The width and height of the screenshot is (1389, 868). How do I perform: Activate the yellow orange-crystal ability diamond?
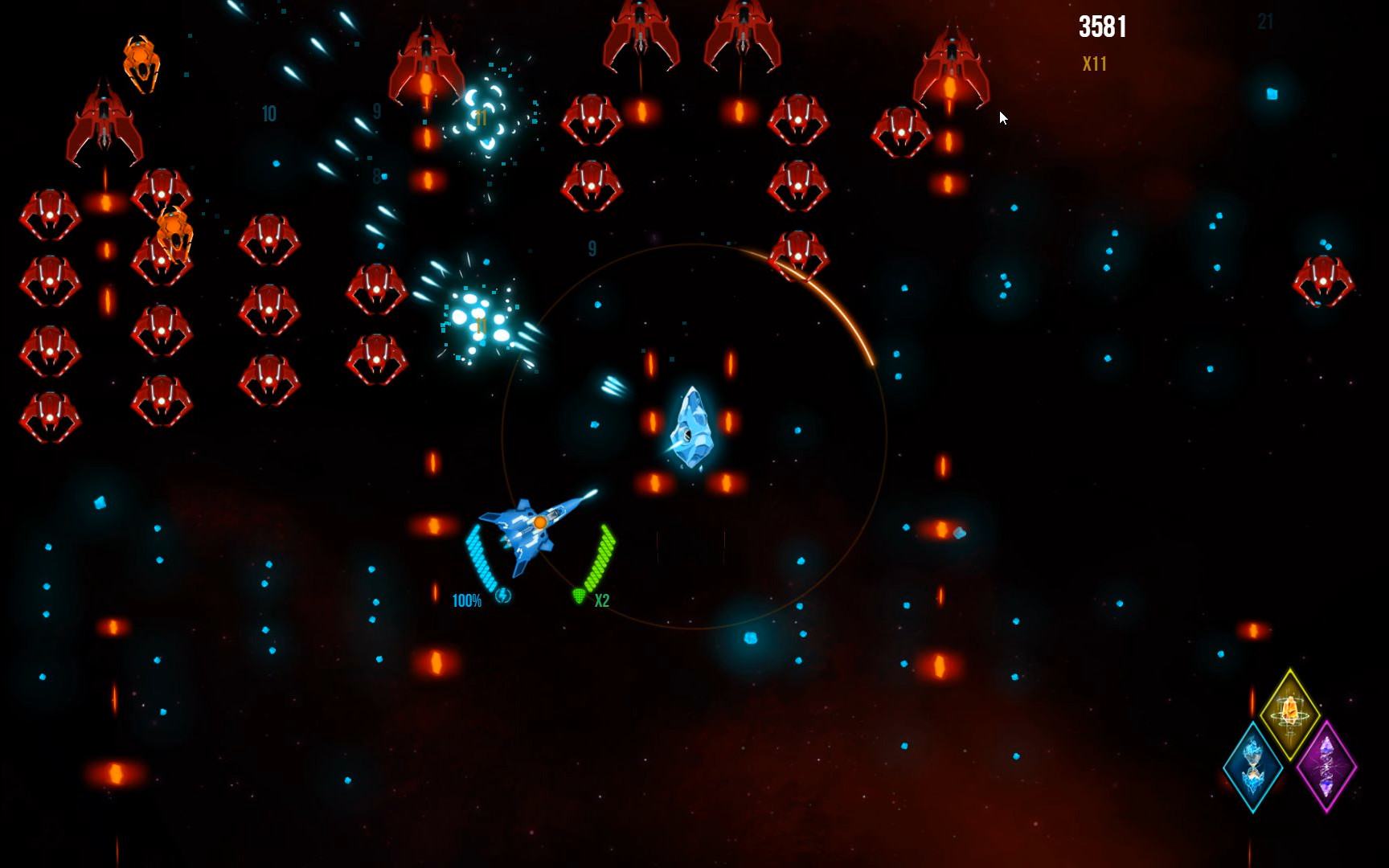(x=1289, y=713)
